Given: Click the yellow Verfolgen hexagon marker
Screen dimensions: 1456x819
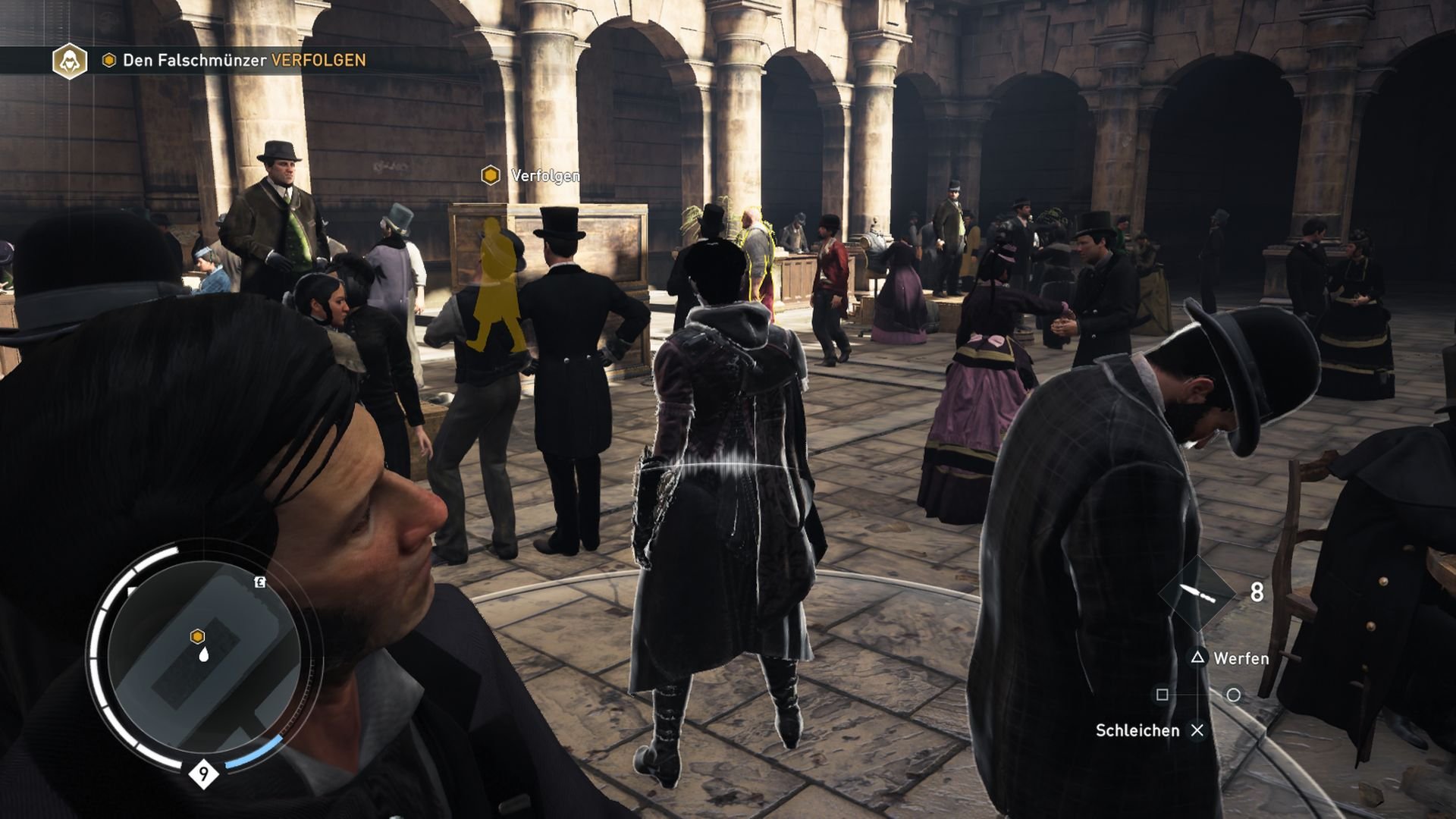Looking at the screenshot, I should click(x=491, y=174).
